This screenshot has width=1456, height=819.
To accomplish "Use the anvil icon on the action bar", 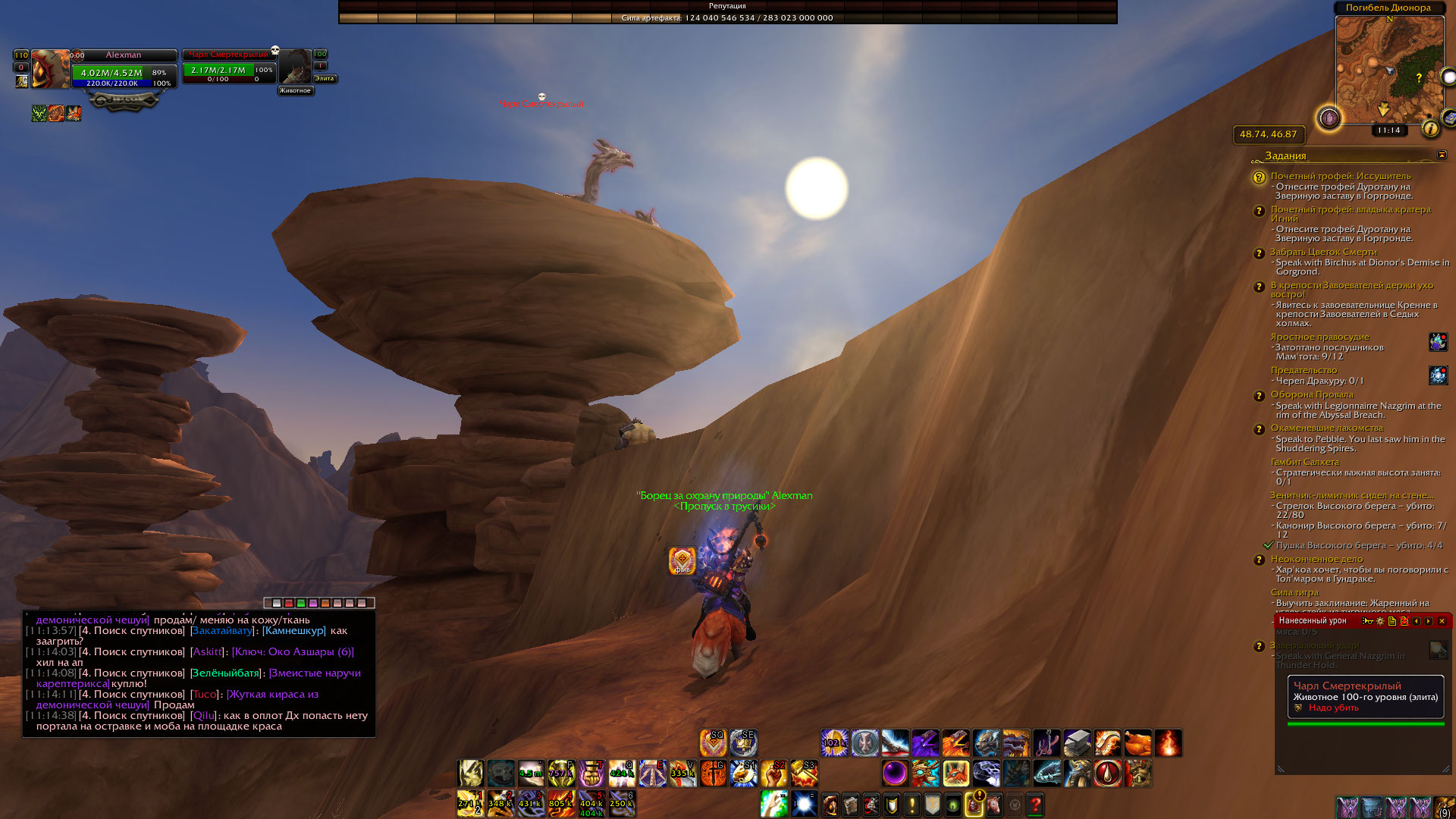I will [x=1077, y=743].
